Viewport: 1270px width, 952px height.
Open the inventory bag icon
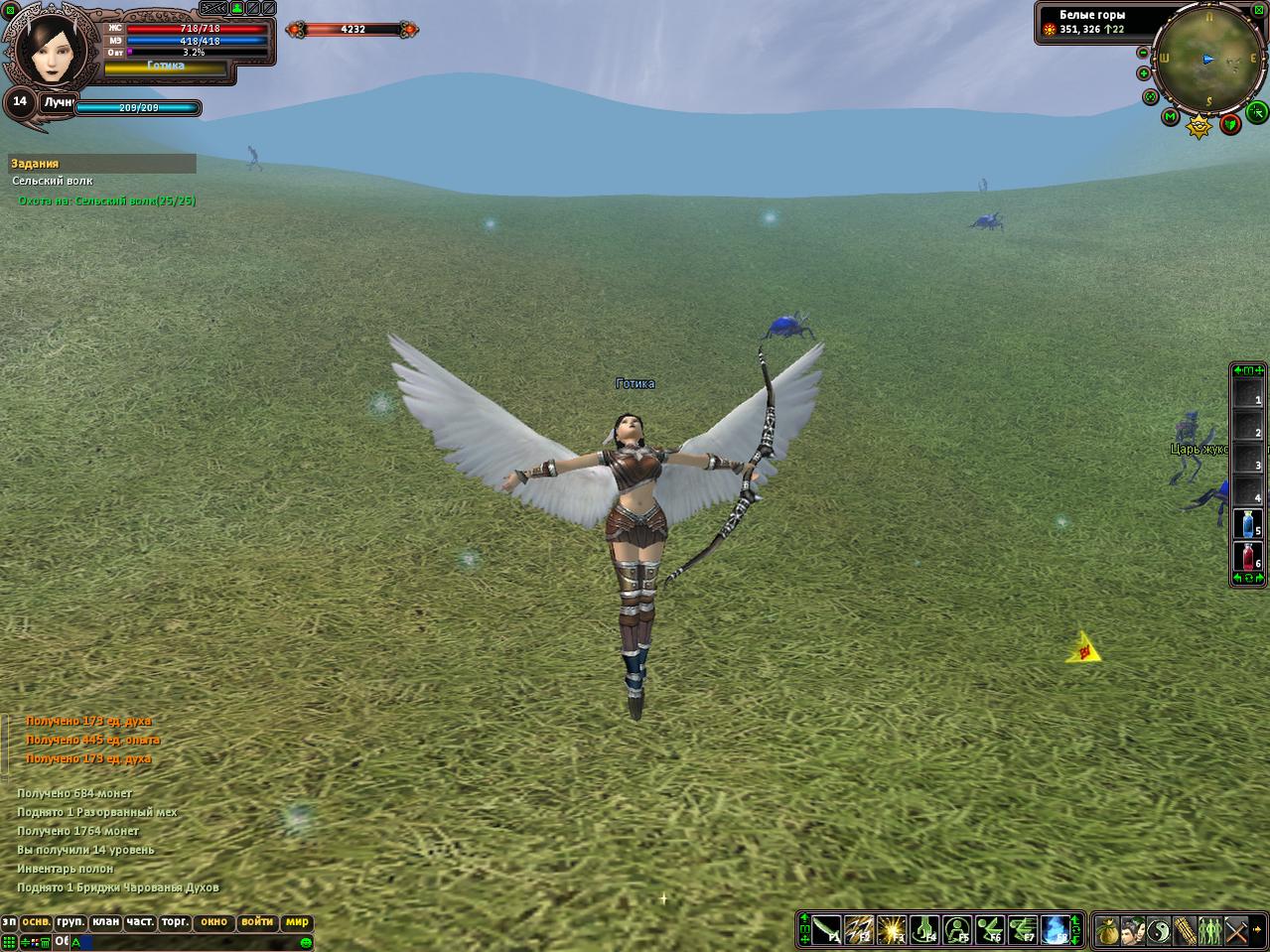[x=1108, y=932]
